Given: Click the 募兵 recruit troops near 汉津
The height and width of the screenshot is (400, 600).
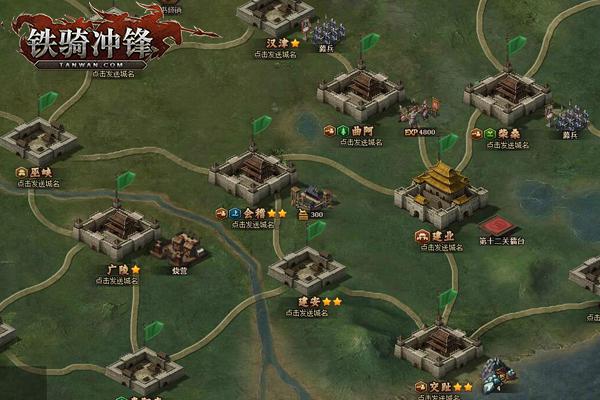Looking at the screenshot, I should click(326, 34).
